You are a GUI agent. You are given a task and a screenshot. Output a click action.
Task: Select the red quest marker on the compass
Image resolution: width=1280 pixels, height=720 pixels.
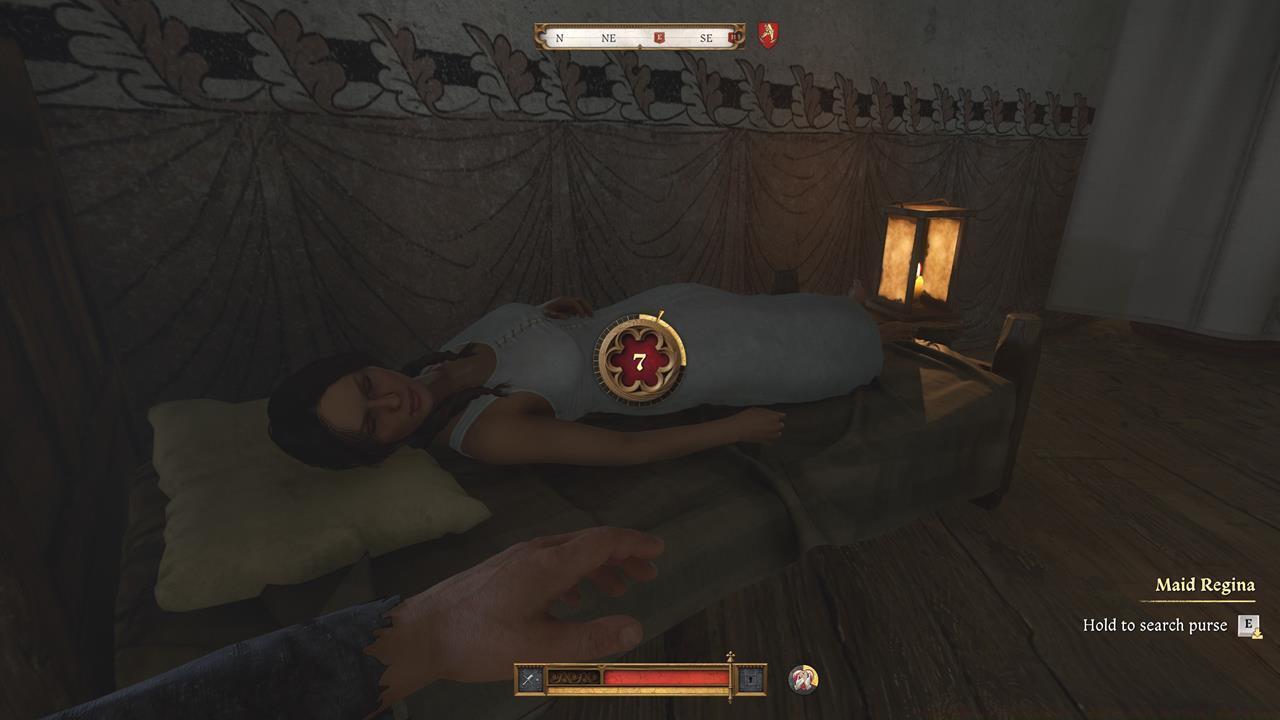coord(658,37)
